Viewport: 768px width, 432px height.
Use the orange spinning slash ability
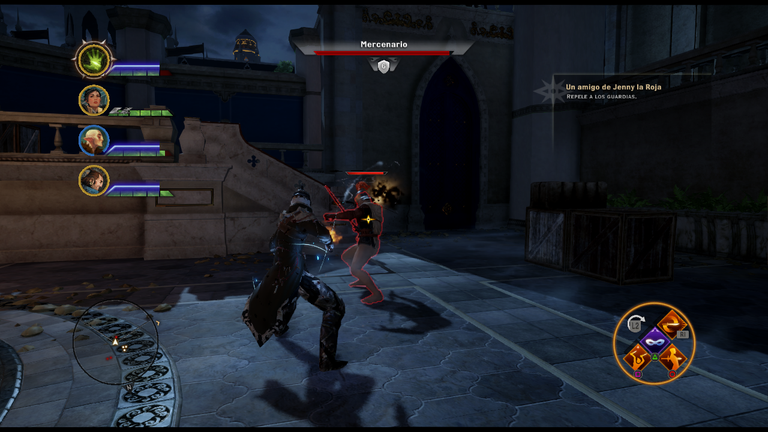(675, 325)
